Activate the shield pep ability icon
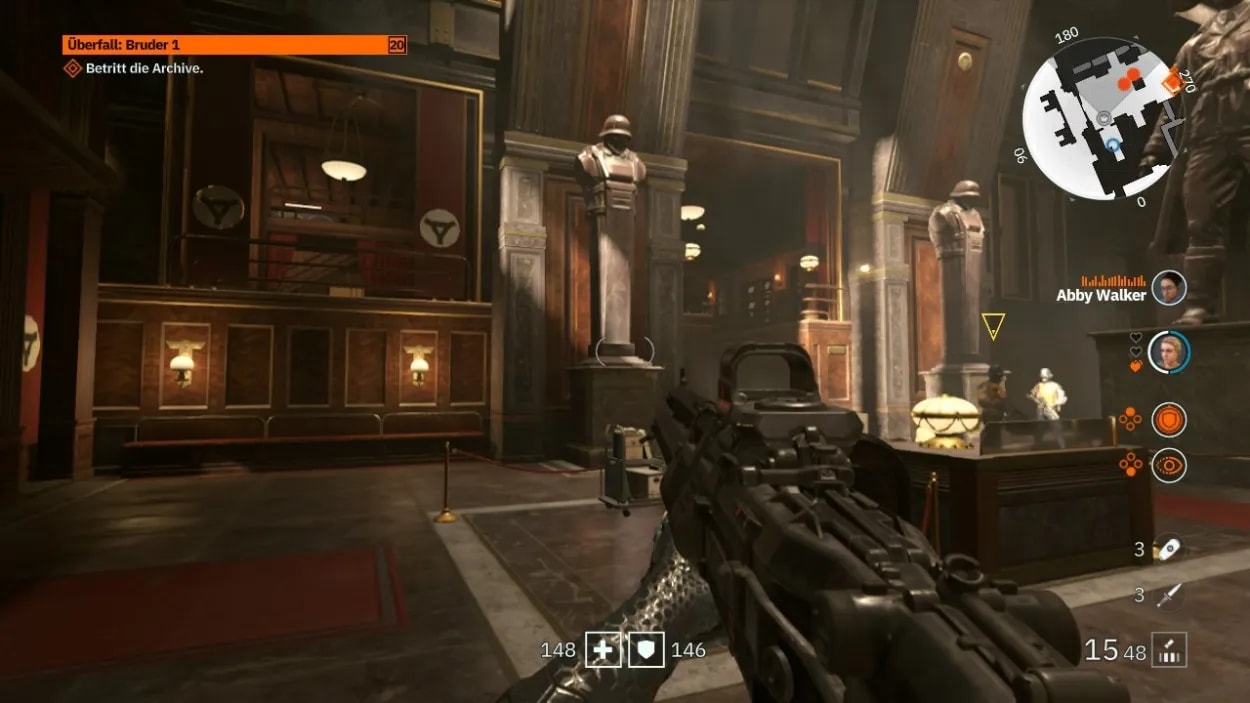The width and height of the screenshot is (1250, 703). [1168, 419]
